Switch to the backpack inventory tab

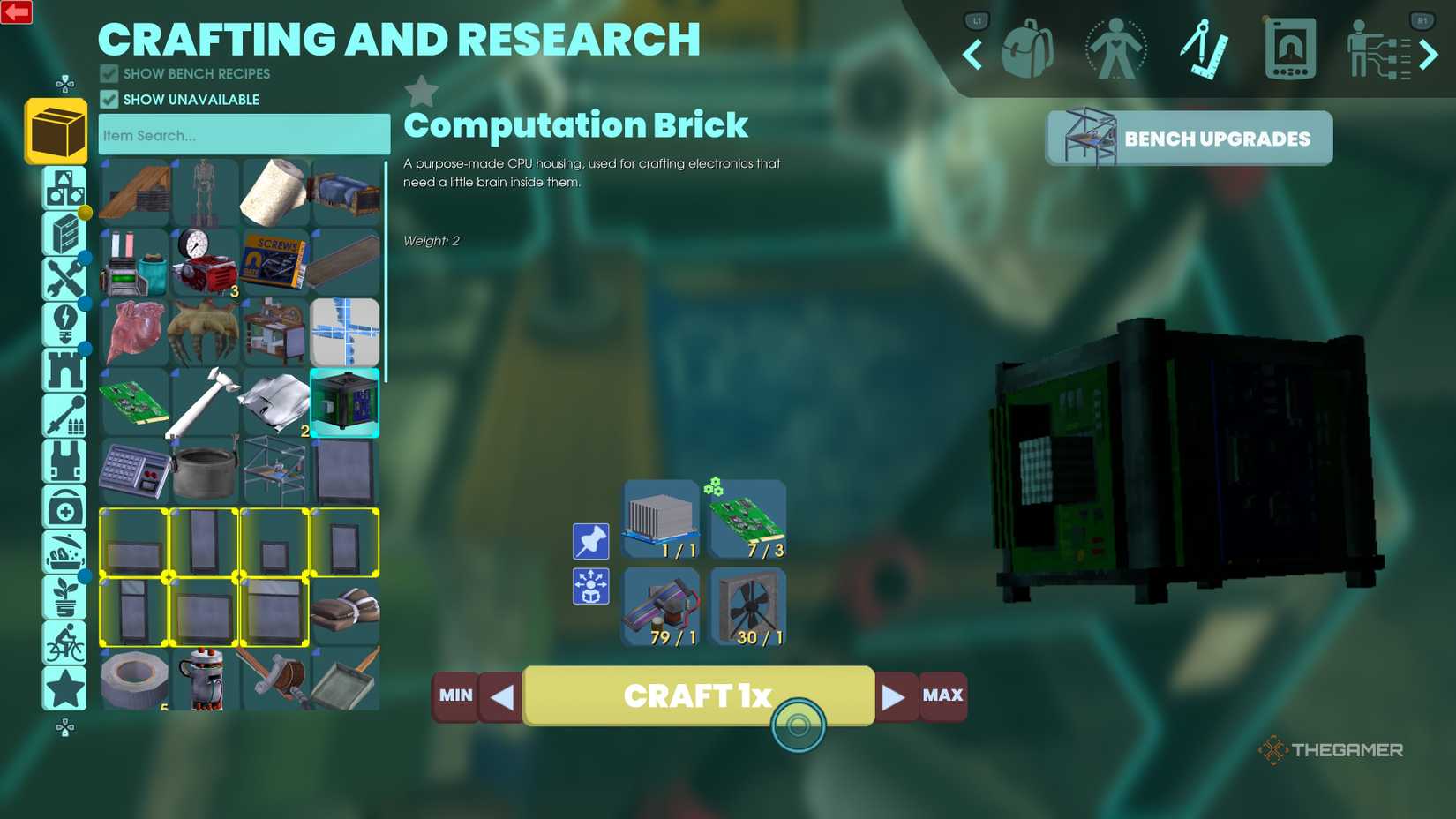tap(1028, 49)
